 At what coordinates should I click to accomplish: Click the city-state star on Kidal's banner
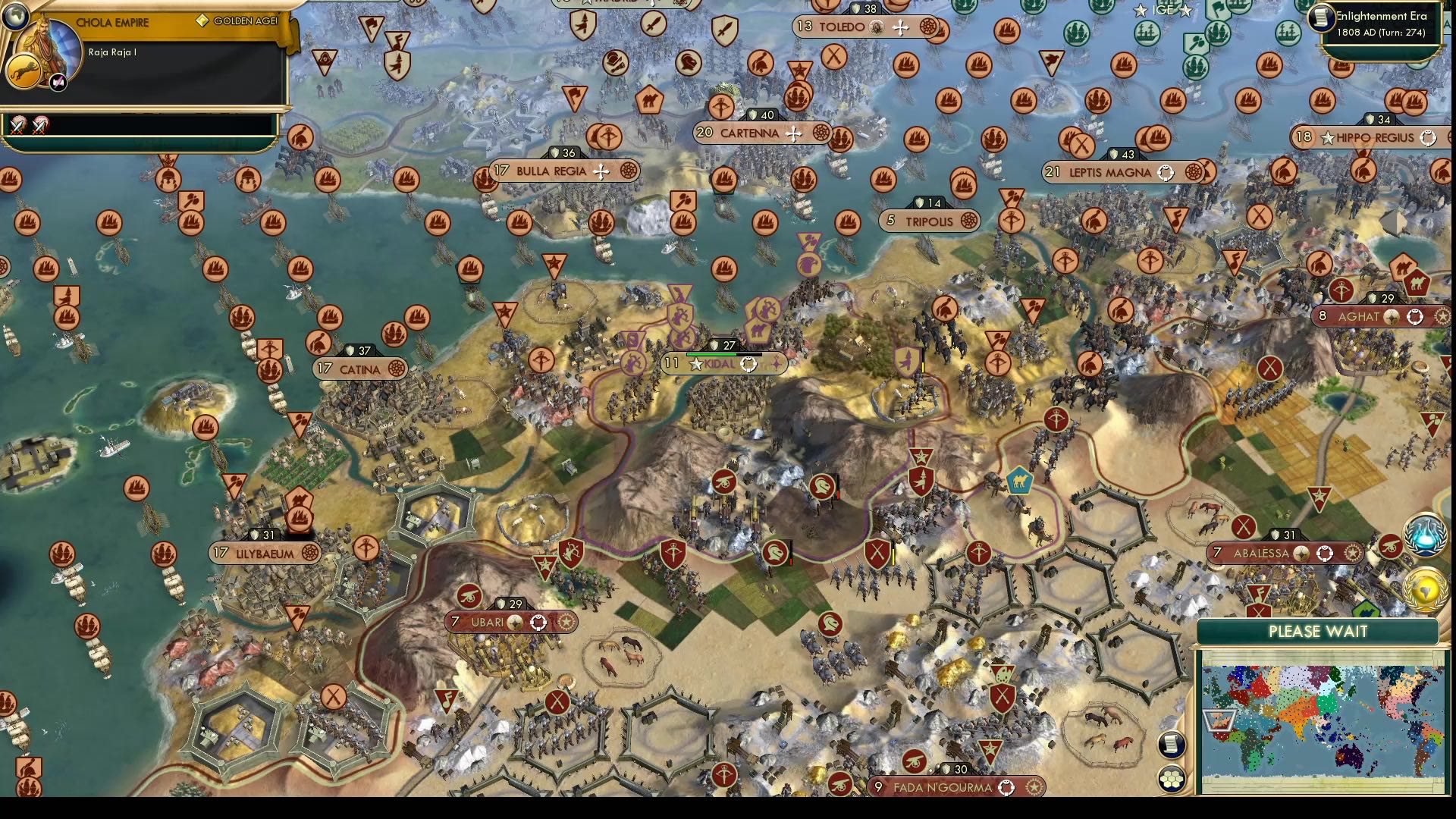click(x=695, y=363)
